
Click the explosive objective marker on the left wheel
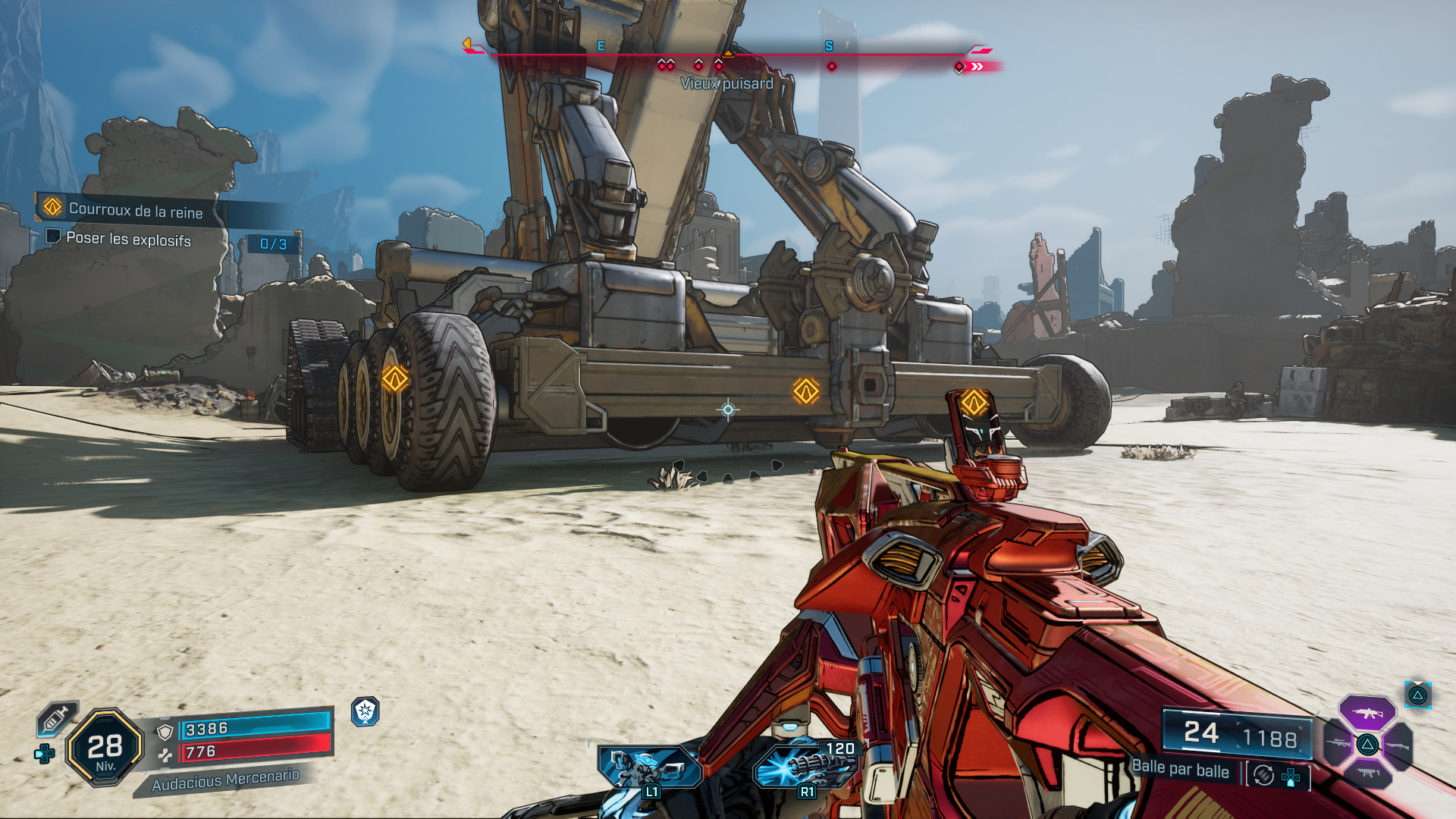point(395,378)
